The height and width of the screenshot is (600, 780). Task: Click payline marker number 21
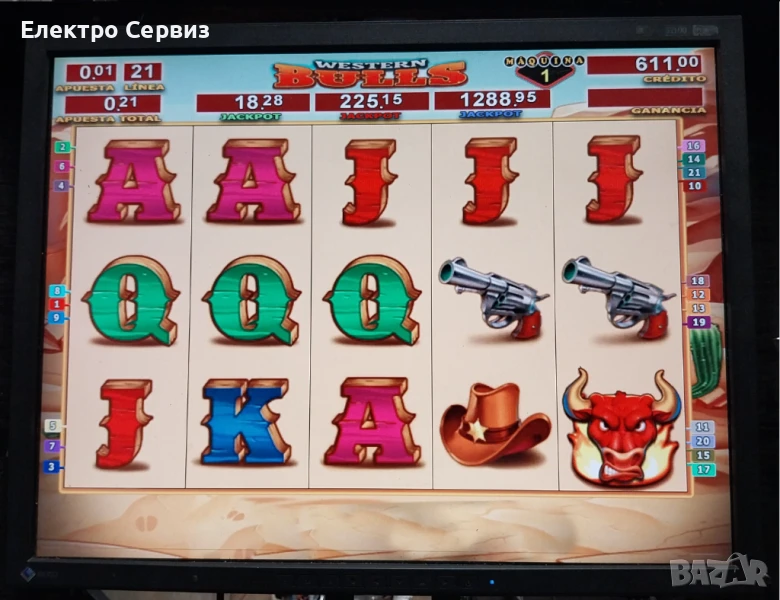pyautogui.click(x=694, y=173)
